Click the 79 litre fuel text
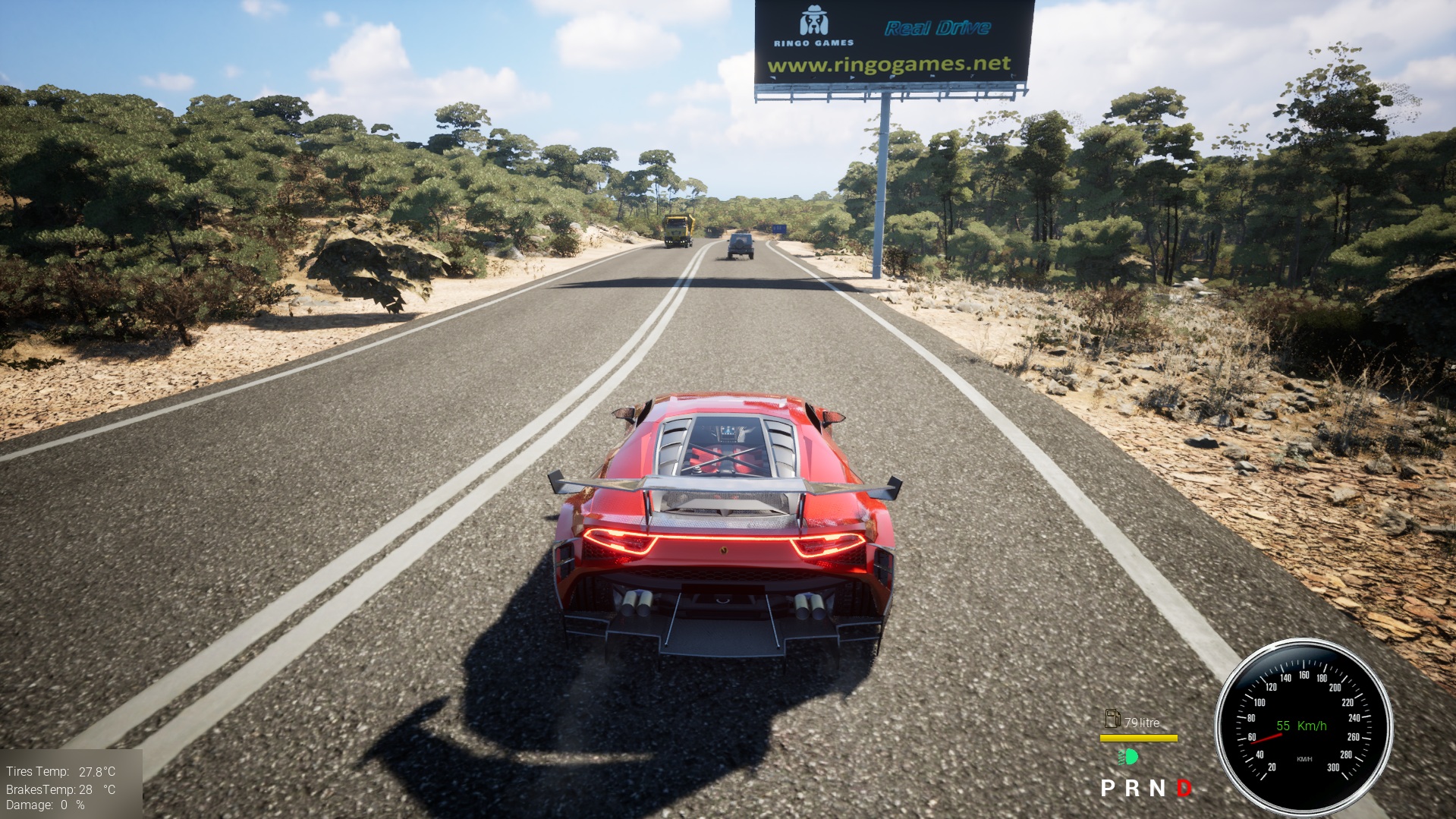 coord(1143,722)
